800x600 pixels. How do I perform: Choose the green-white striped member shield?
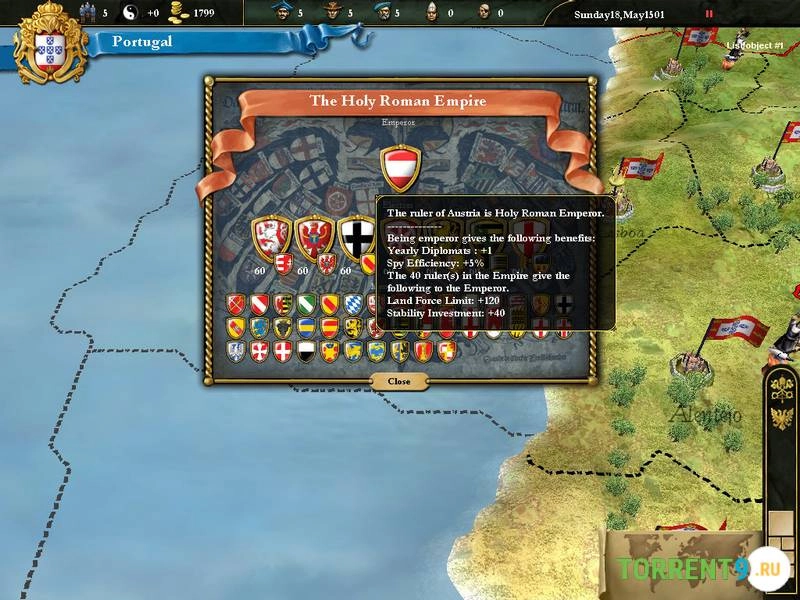(306, 304)
